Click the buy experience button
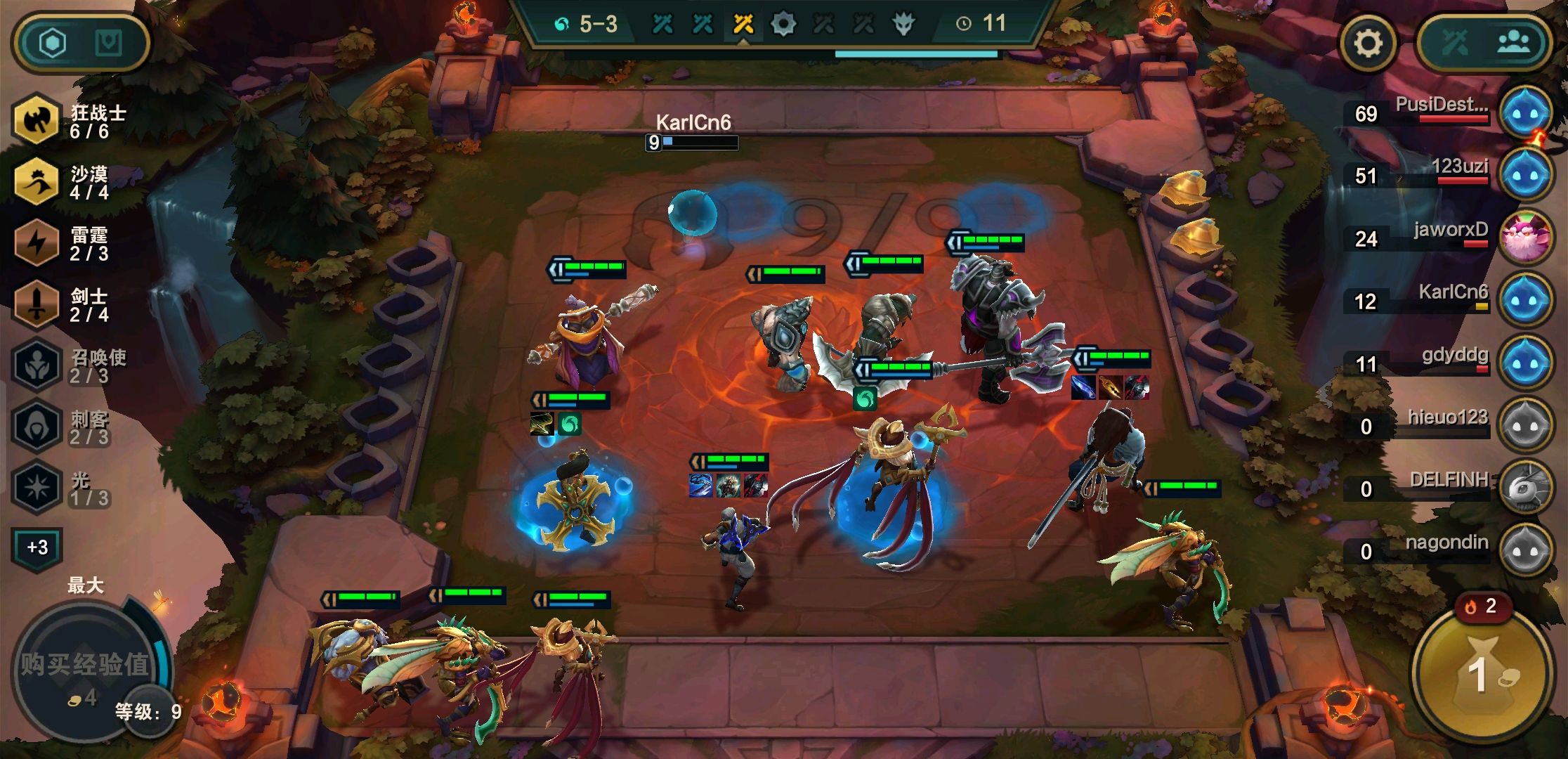 tap(84, 668)
